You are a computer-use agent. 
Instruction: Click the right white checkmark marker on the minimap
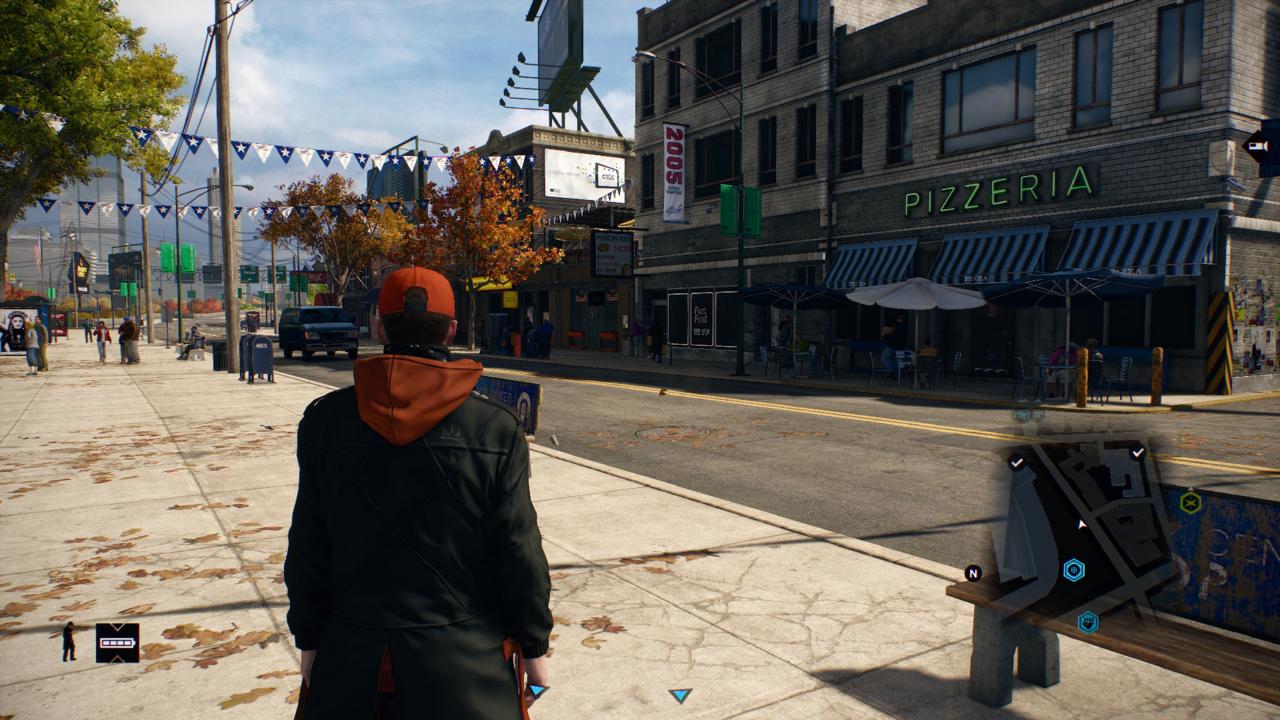point(1138,452)
